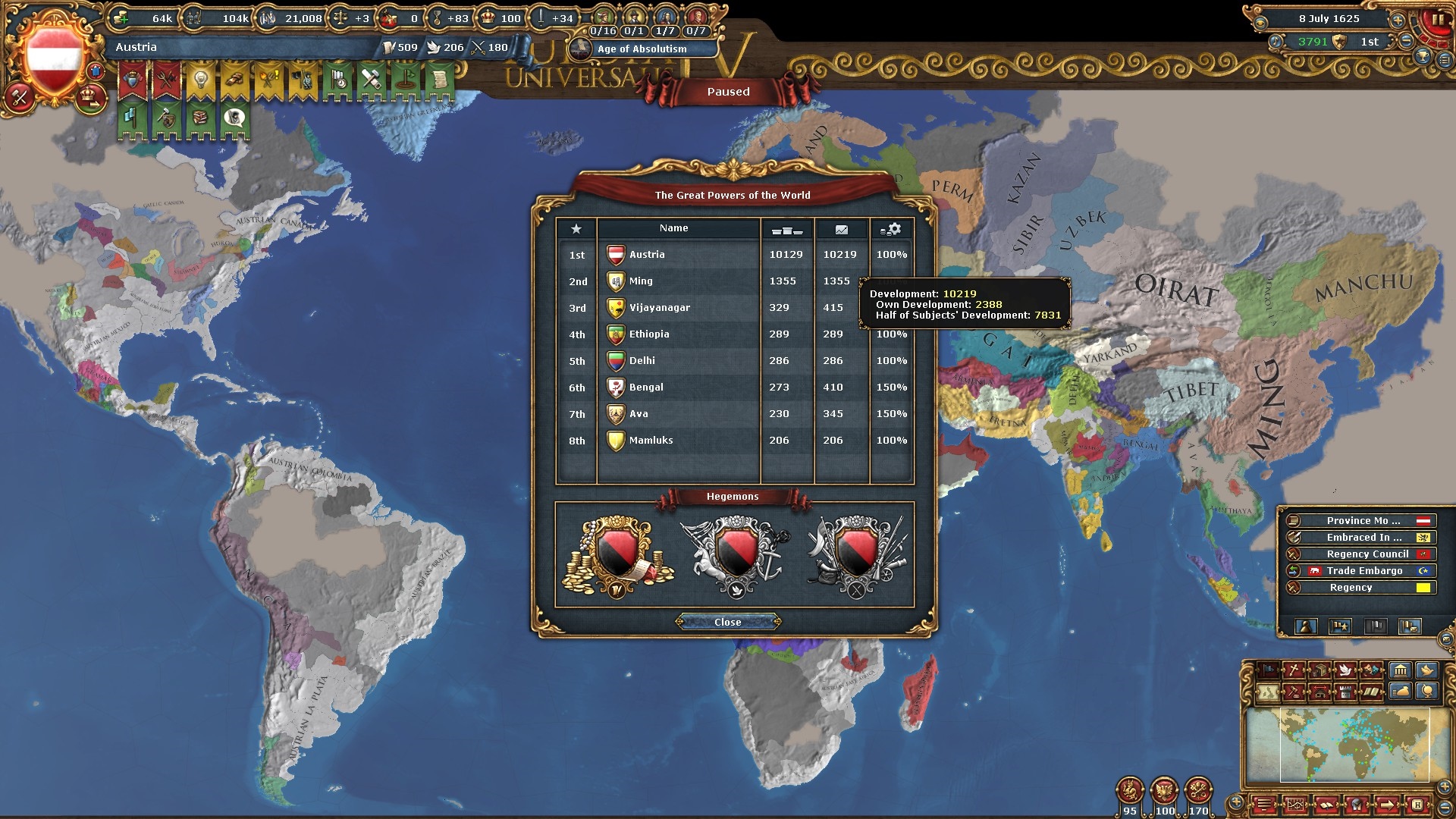1456x819 pixels.
Task: Open the military hegemon cannon emblem
Action: click(856, 557)
